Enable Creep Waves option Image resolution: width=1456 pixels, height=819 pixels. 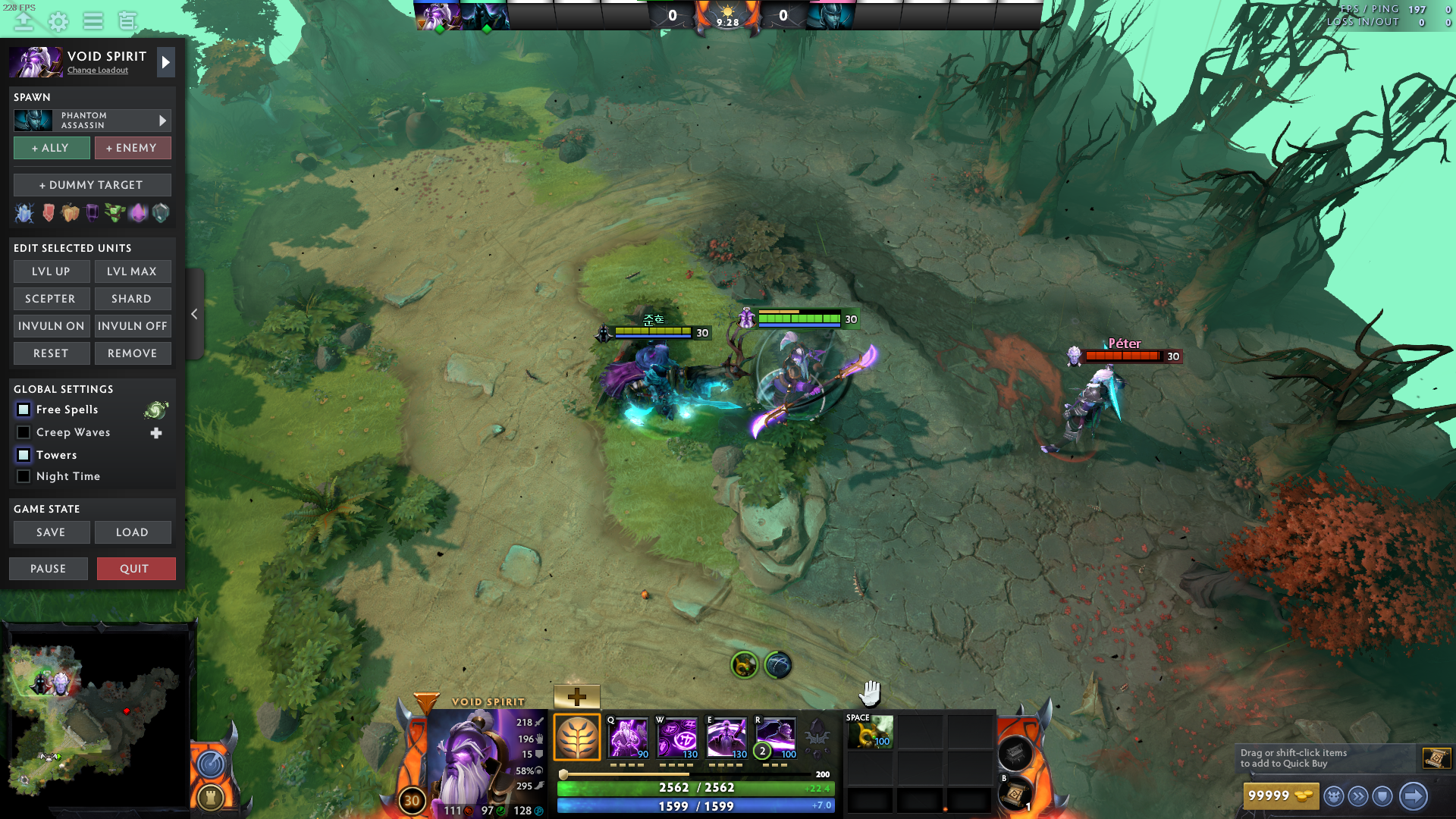click(24, 432)
